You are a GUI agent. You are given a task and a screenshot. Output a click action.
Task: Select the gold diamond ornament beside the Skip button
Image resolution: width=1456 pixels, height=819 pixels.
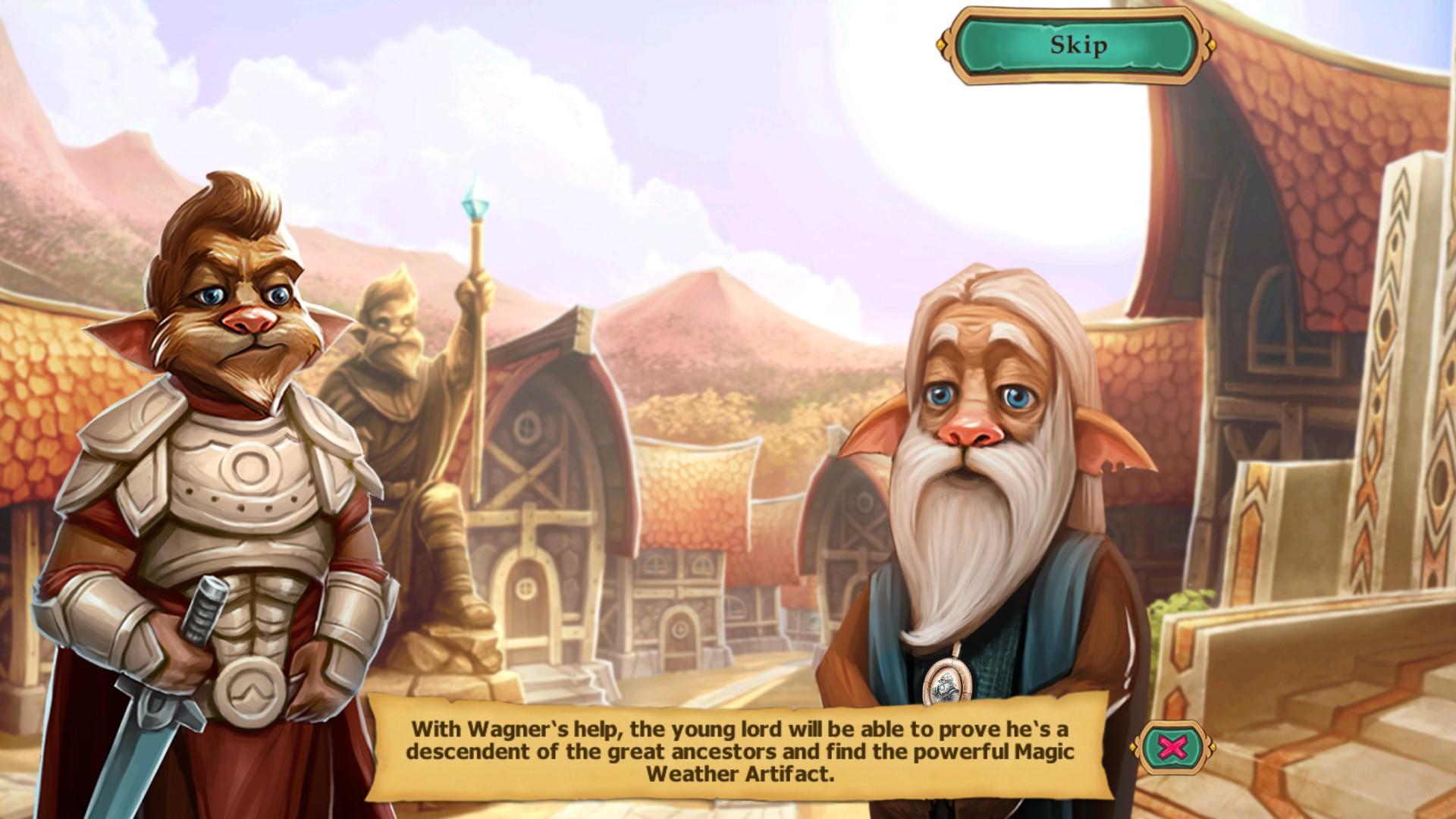(x=941, y=44)
